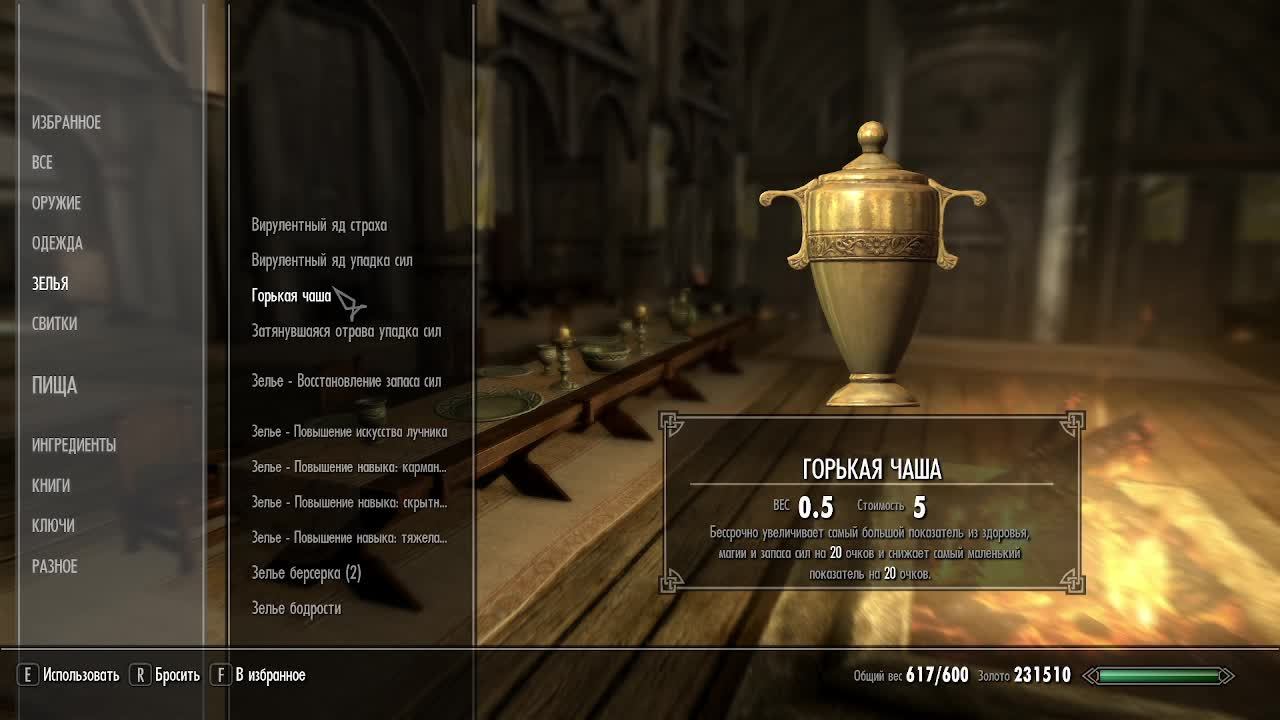The height and width of the screenshot is (720, 1280).
Task: Choose Зелье - Повышение искусства лучника
Action: (x=349, y=432)
